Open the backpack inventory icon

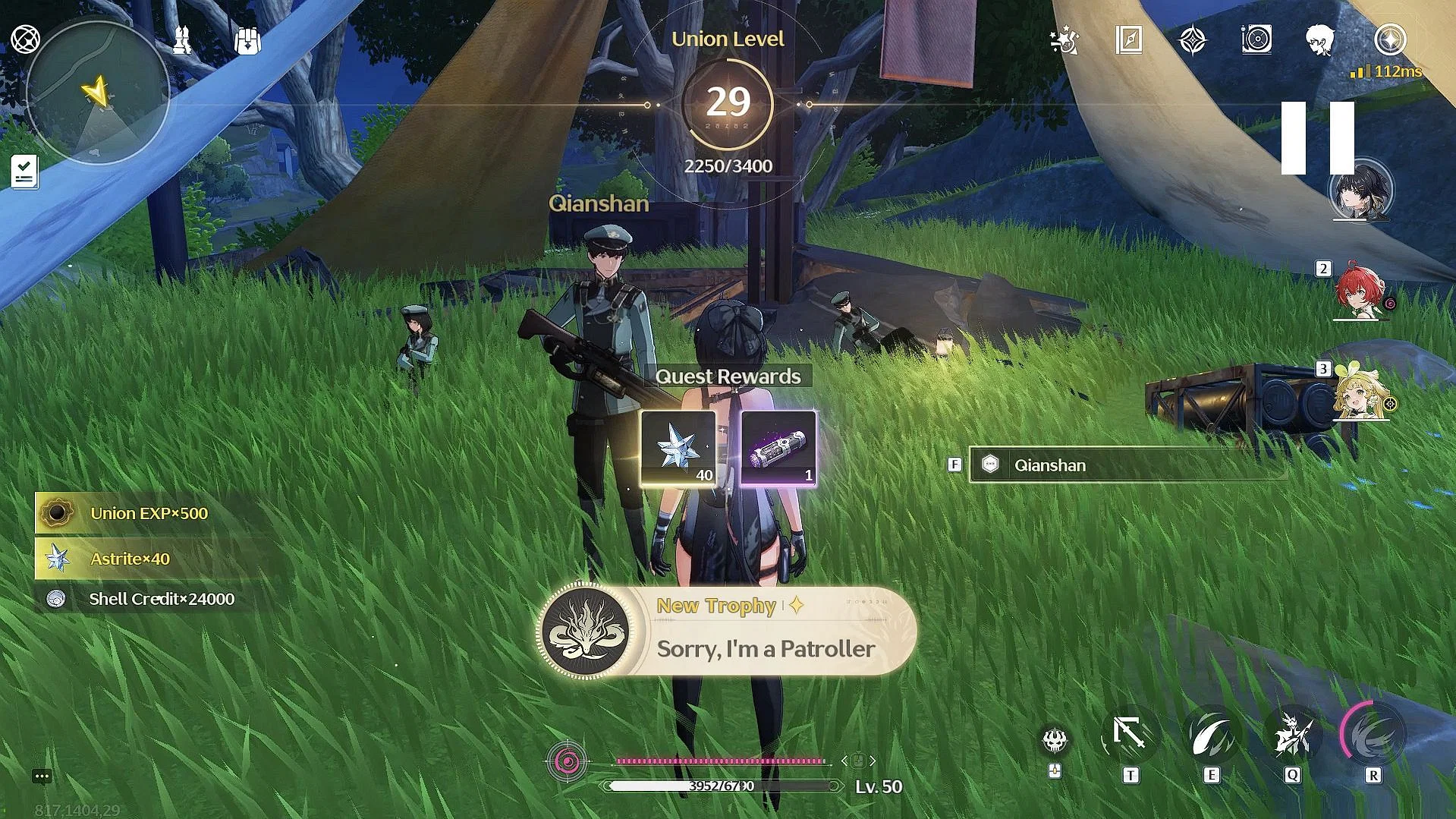(x=247, y=41)
